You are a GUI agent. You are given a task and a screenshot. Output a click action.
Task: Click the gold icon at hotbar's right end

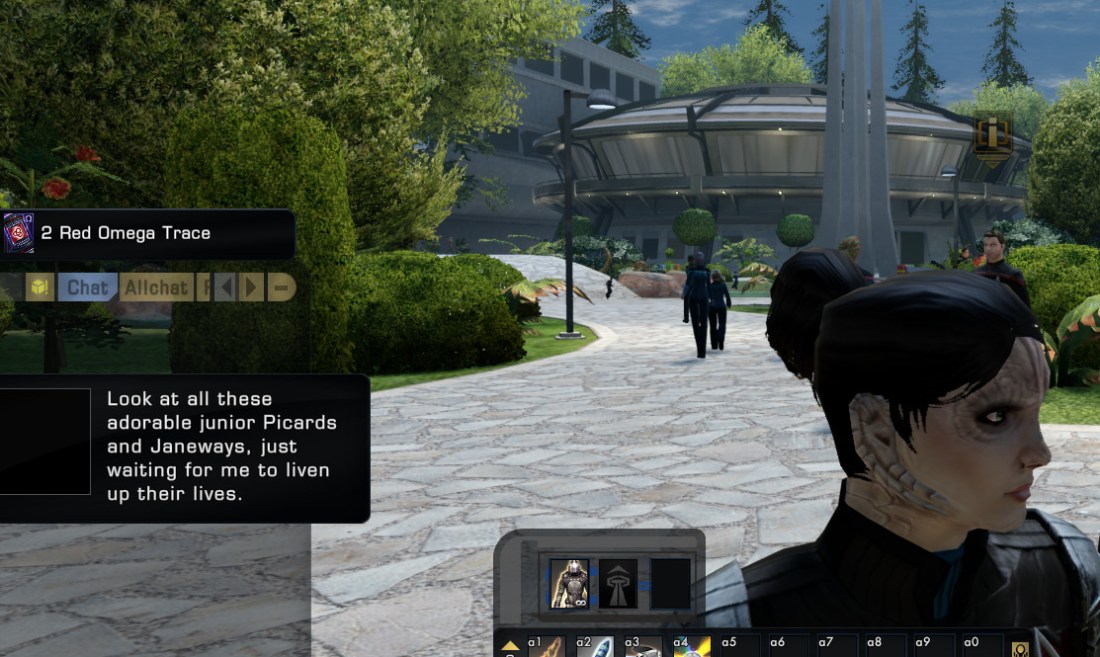coord(1020,648)
